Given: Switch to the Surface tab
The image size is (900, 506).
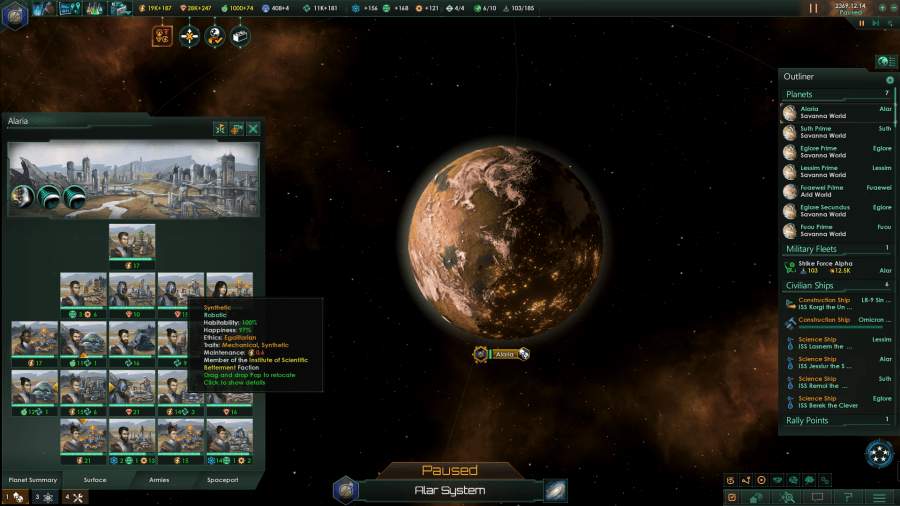Looking at the screenshot, I should pos(95,480).
